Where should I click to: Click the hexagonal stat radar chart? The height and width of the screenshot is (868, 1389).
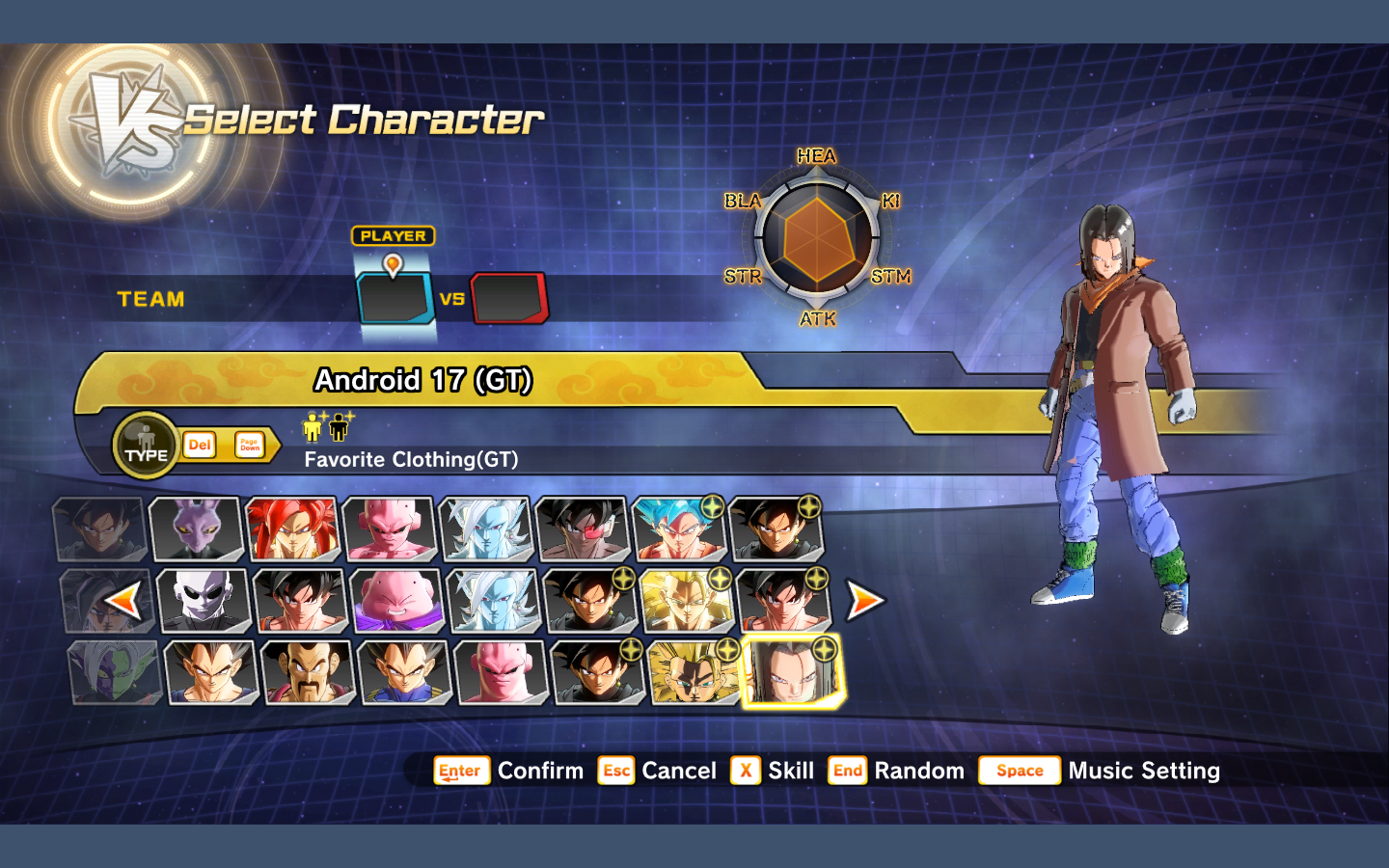click(x=818, y=237)
